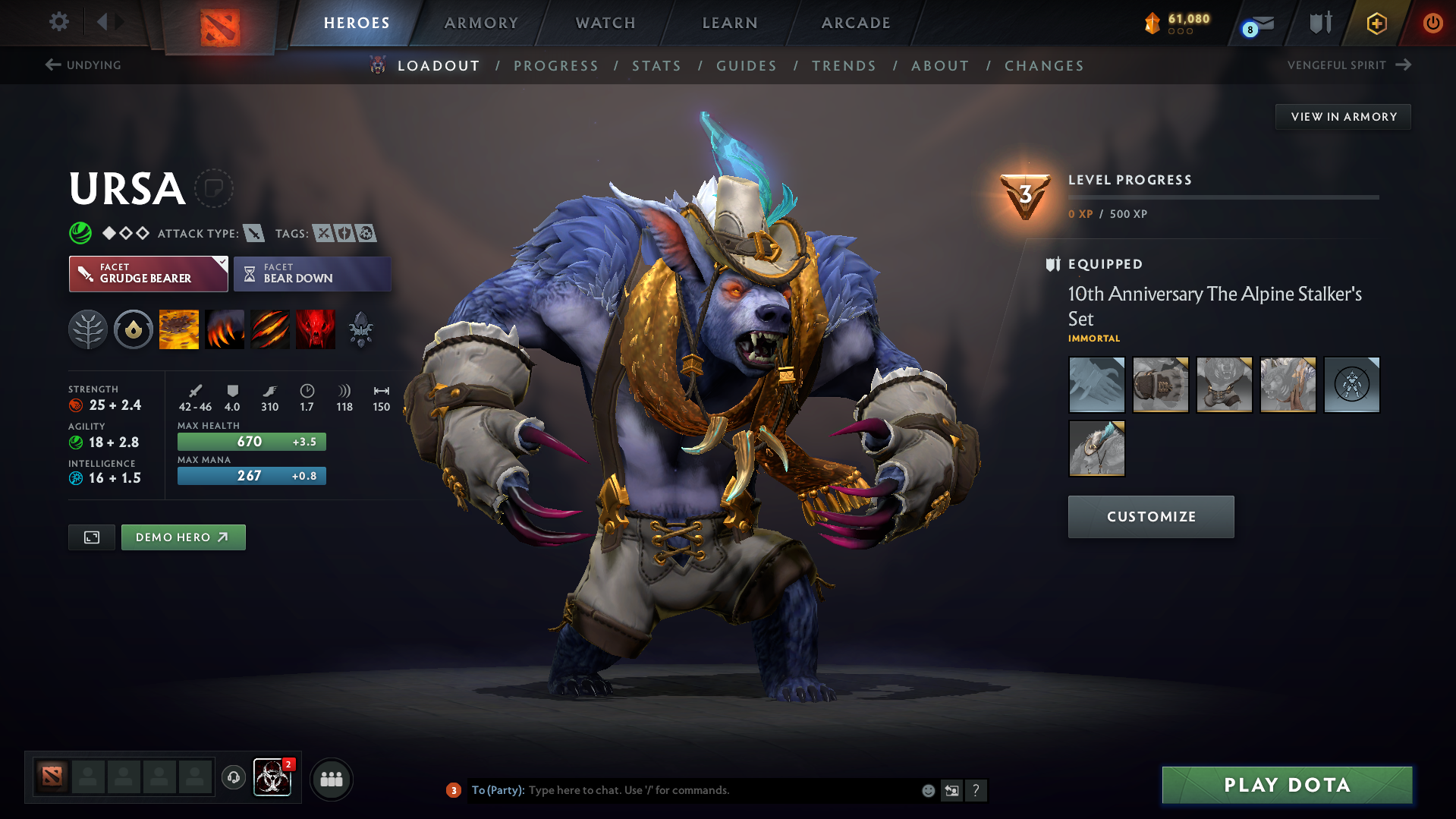Select the Overpower ability icon
The width and height of the screenshot is (1456, 819).
coord(224,329)
